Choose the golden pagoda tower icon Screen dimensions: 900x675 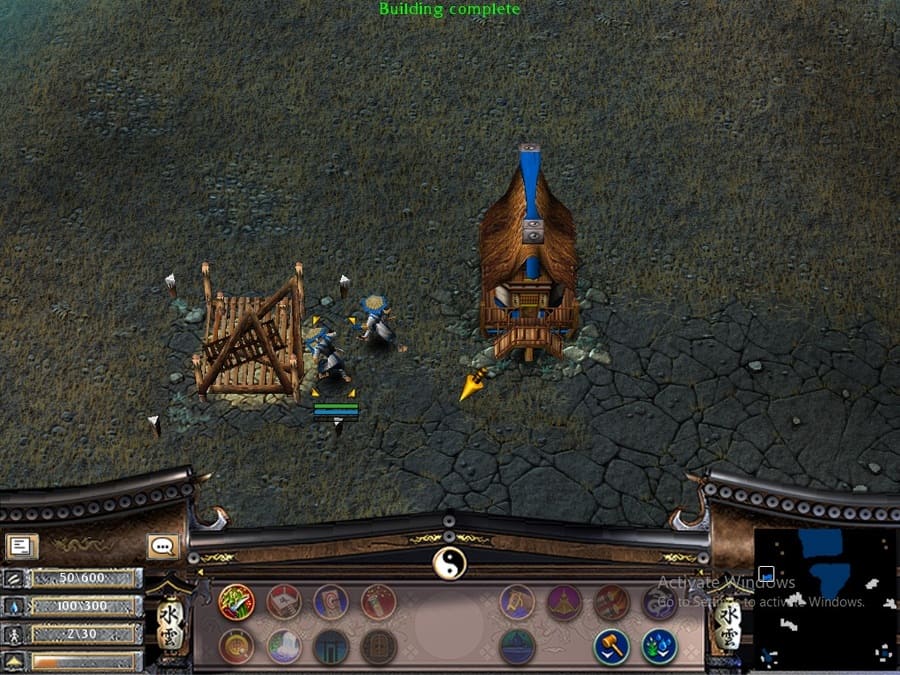click(x=564, y=602)
